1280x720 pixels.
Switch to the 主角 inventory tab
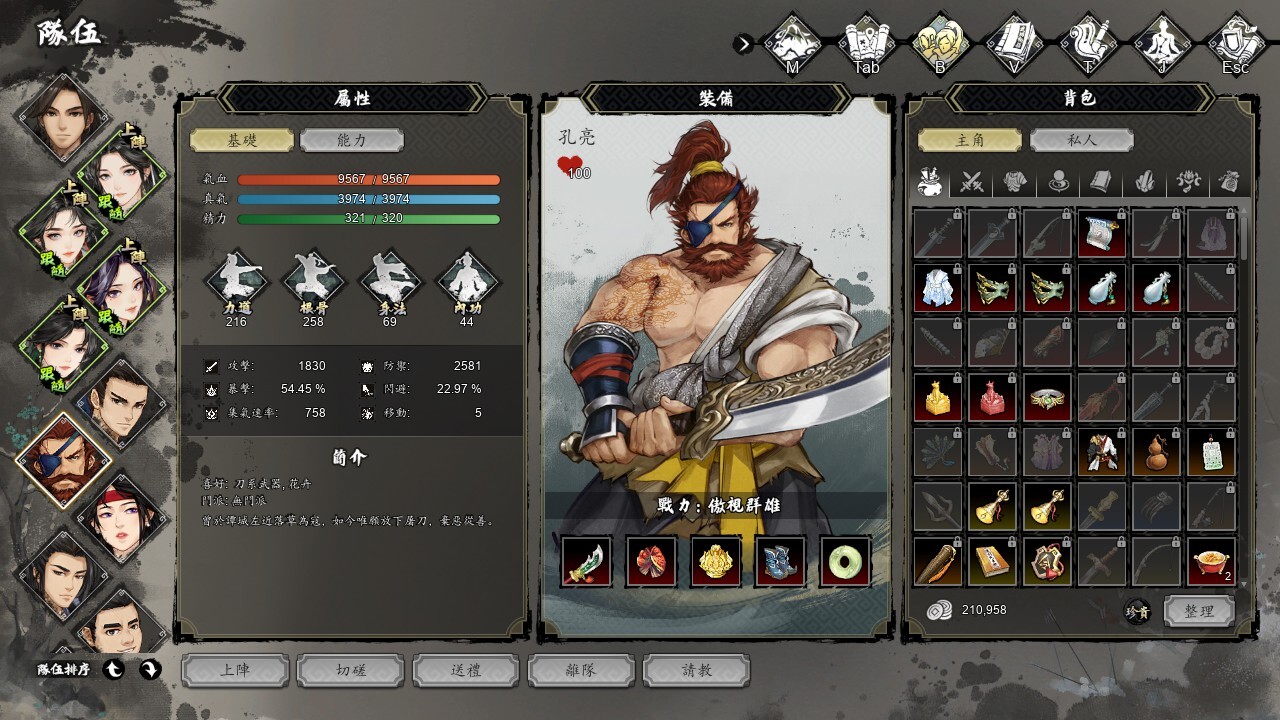pos(971,140)
